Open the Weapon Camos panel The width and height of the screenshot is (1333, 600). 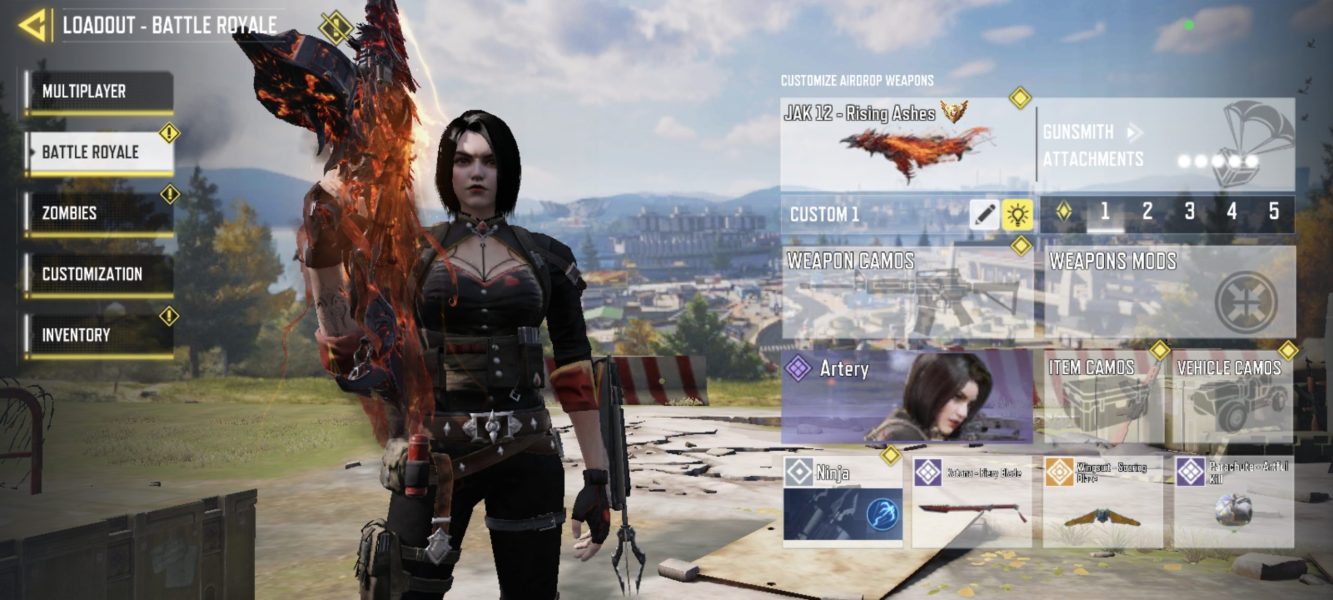click(x=906, y=293)
